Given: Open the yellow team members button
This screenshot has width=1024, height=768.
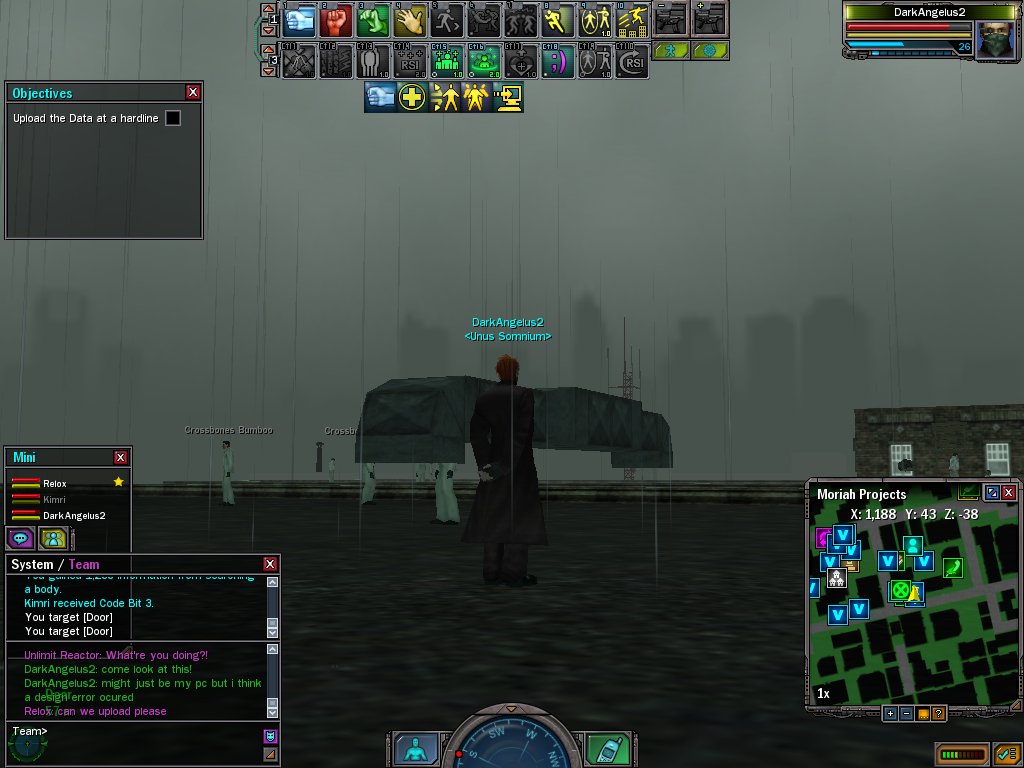Looking at the screenshot, I should 53,538.
